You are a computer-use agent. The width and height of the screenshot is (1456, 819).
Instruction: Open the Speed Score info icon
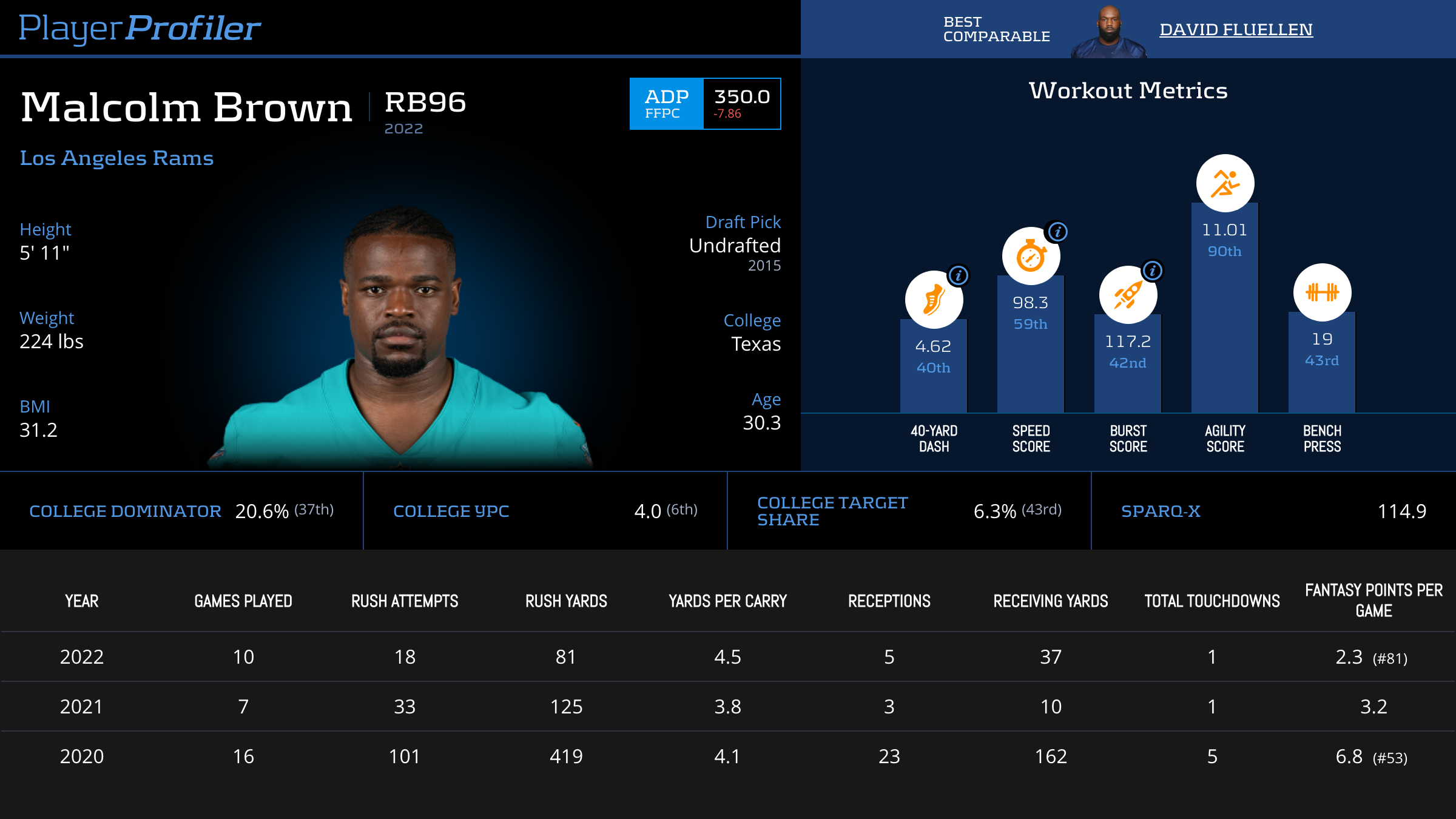[x=1058, y=232]
